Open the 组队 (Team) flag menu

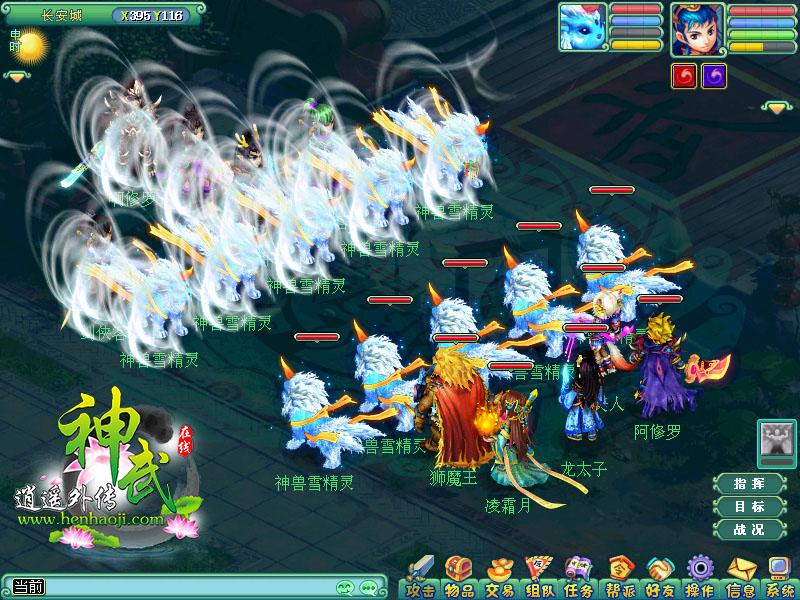coord(538,577)
